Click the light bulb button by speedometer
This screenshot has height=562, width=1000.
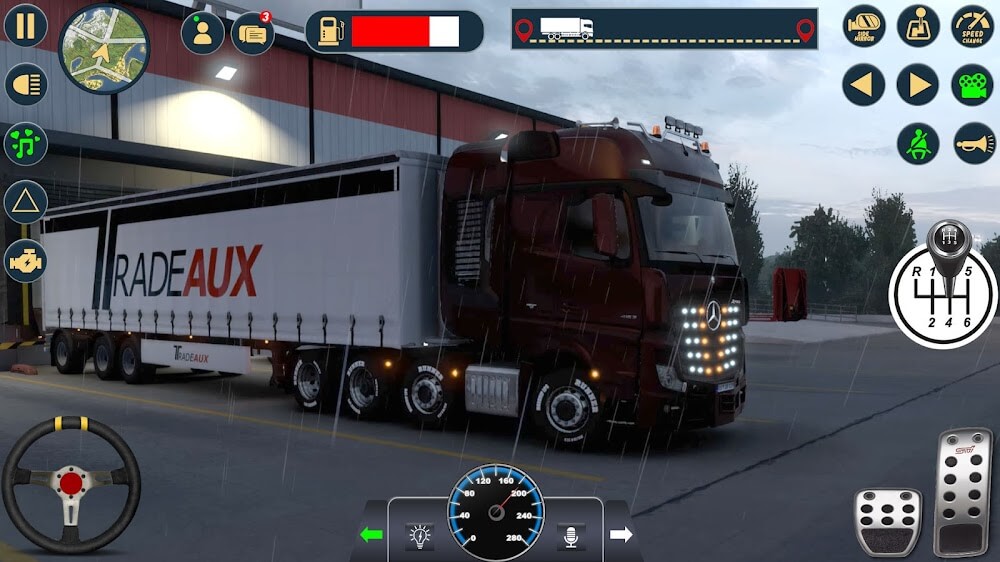(x=420, y=537)
